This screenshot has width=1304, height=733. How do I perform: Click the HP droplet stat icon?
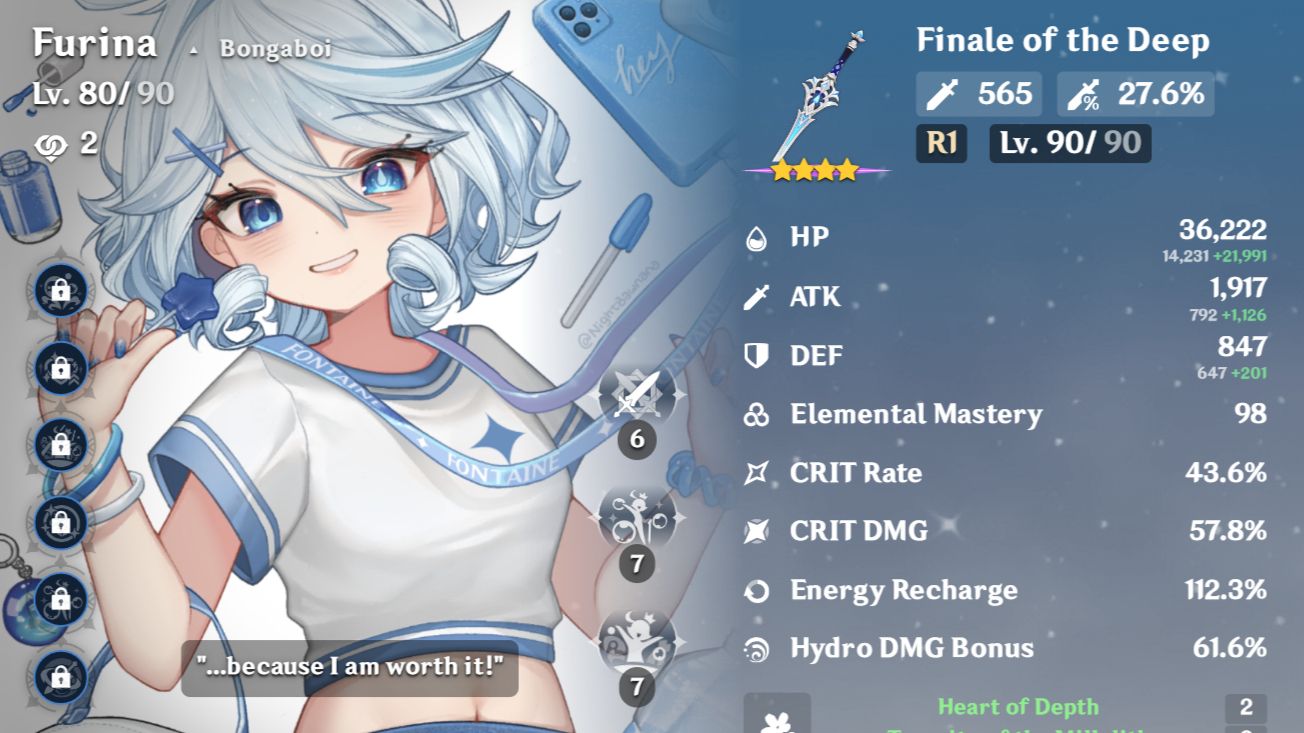tap(758, 237)
